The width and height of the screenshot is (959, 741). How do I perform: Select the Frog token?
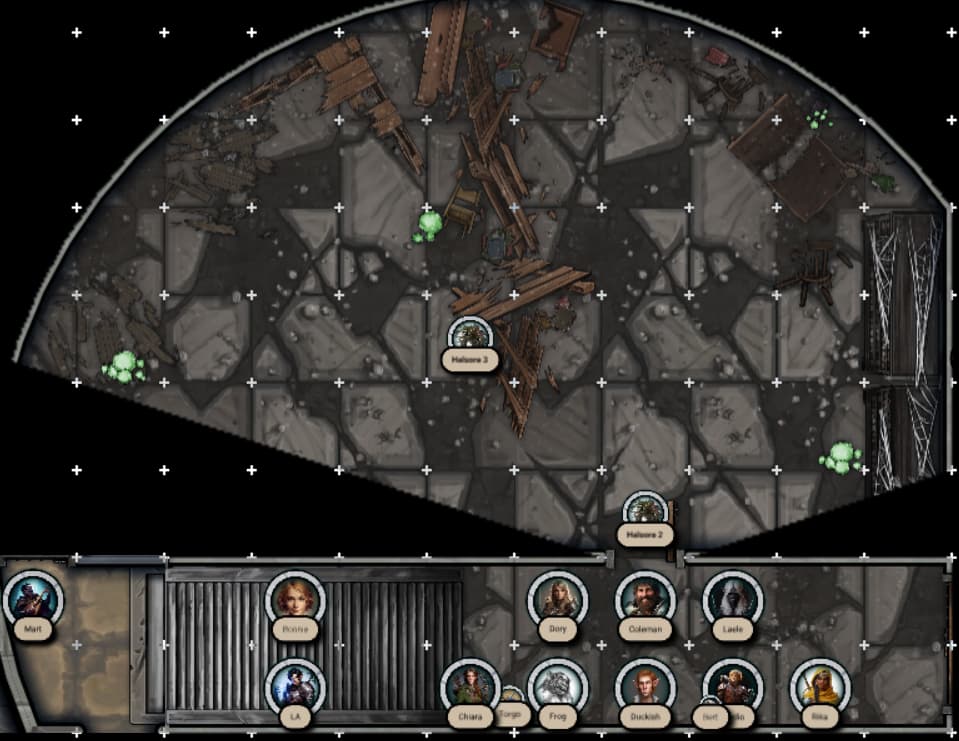click(x=557, y=687)
